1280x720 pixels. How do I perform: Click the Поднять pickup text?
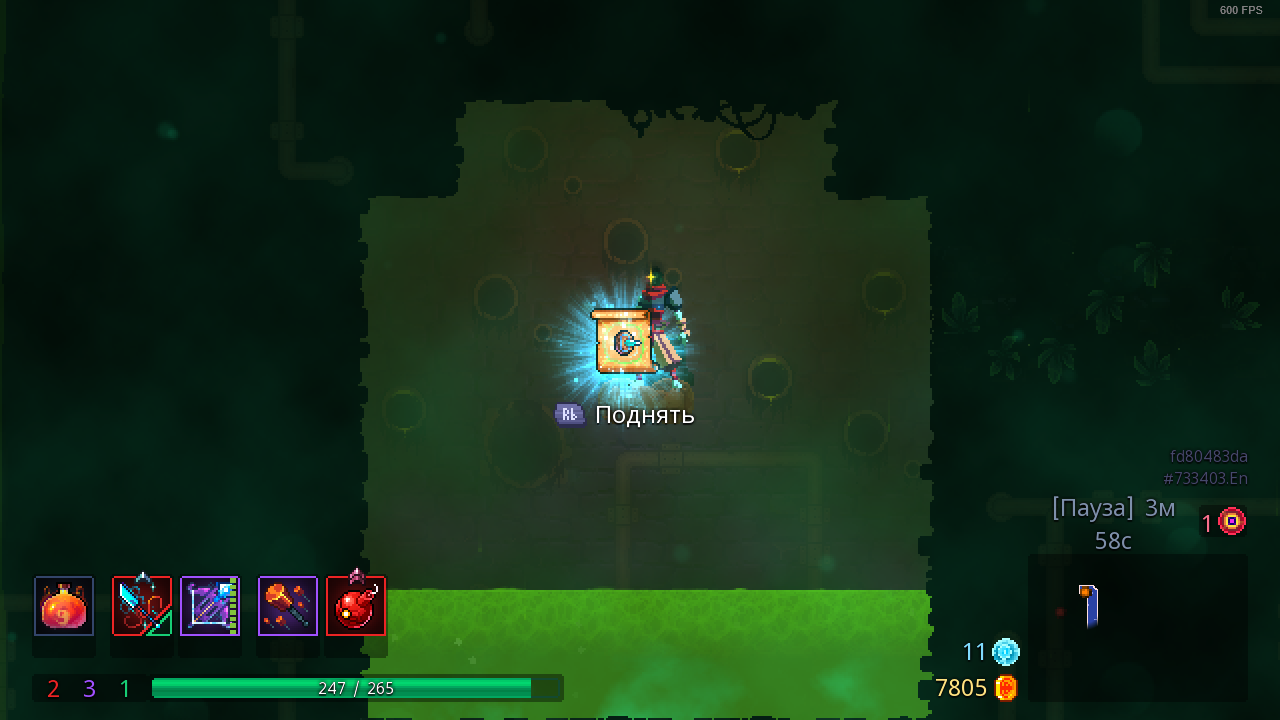643,413
